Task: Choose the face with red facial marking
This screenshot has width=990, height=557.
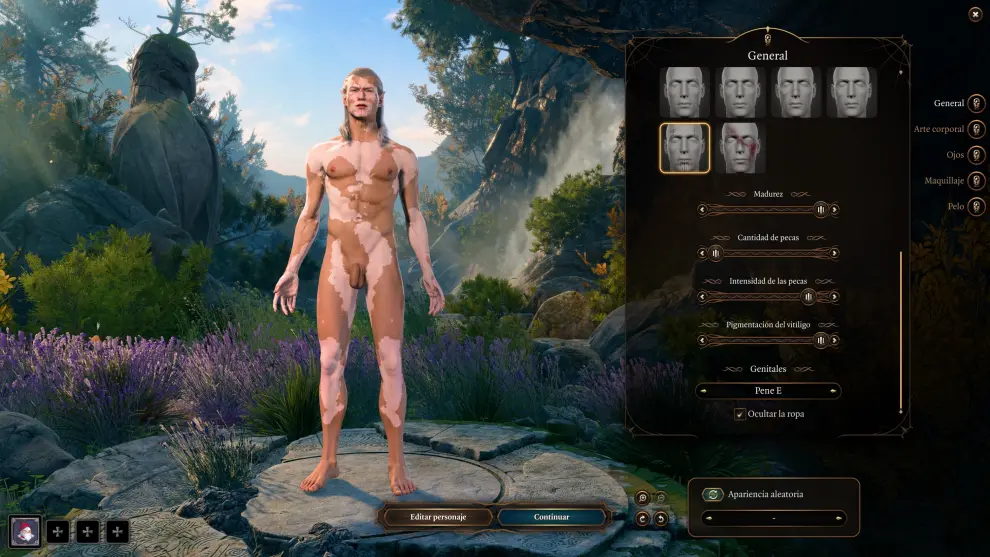Action: point(740,148)
